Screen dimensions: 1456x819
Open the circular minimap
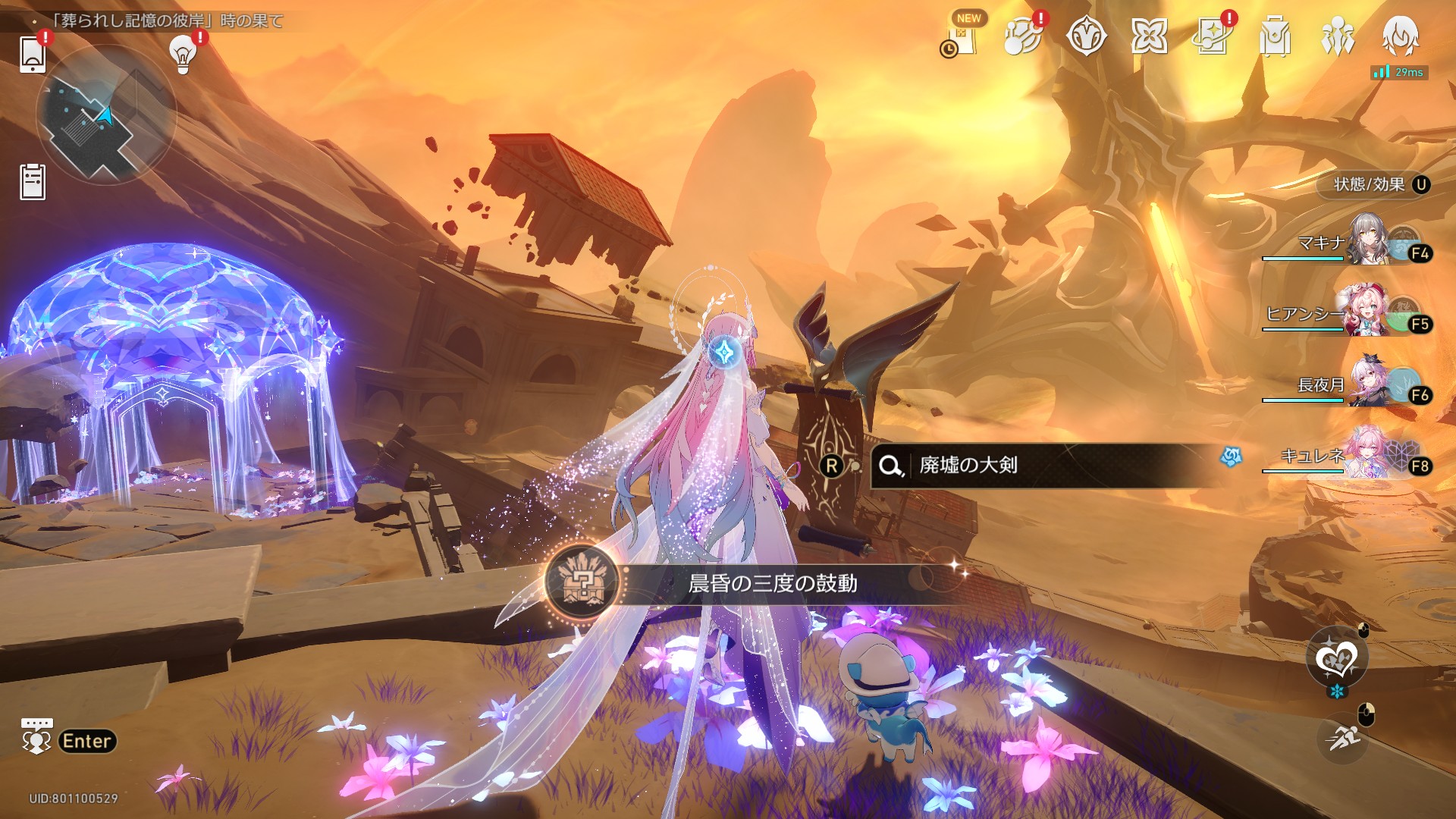(106, 115)
